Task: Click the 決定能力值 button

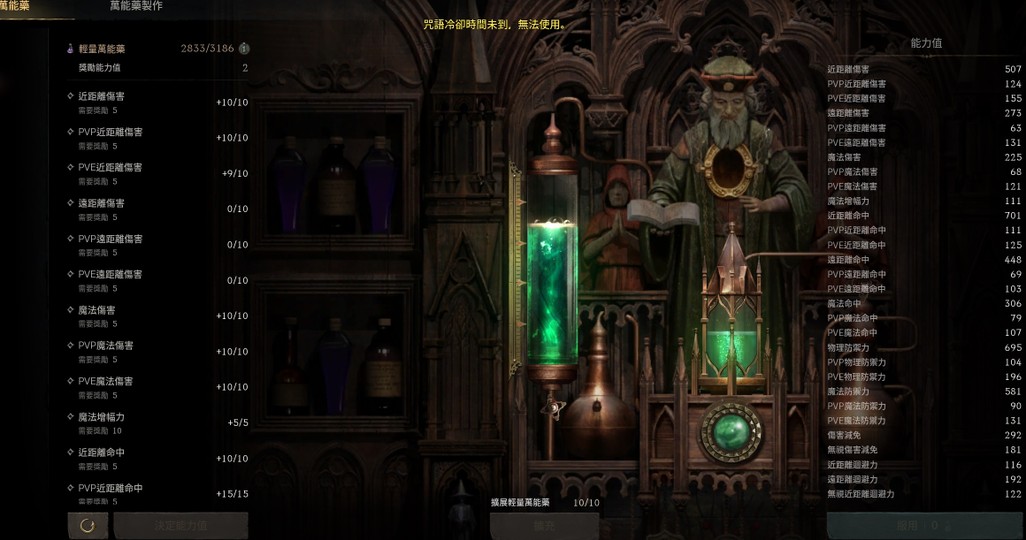Action: coord(181,525)
